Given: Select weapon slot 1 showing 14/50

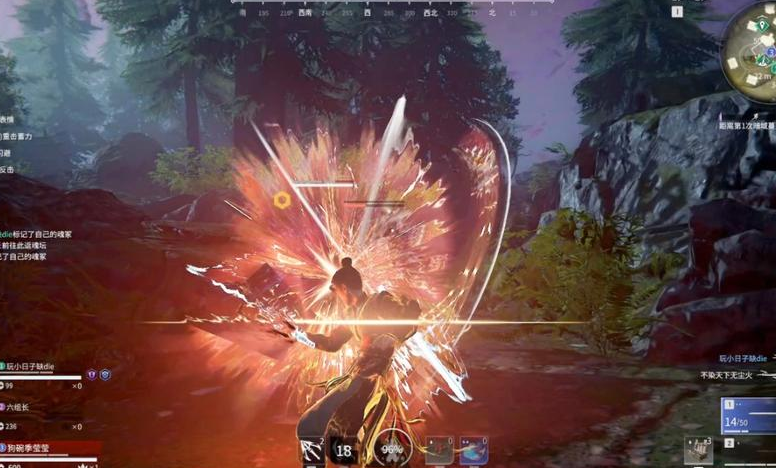Looking at the screenshot, I should click(747, 413).
